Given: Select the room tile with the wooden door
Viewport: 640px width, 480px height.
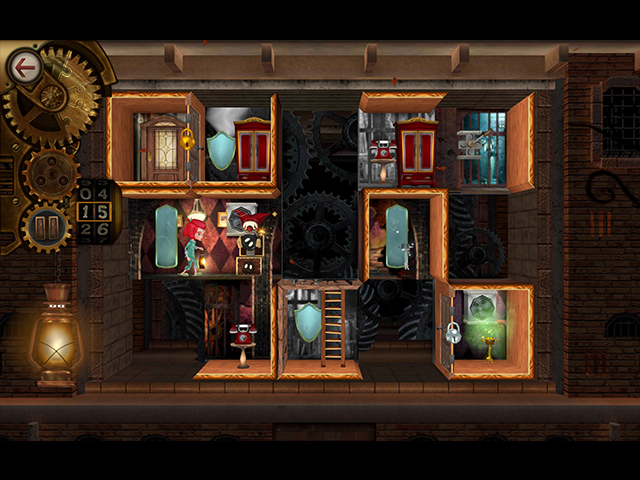Looking at the screenshot, I should (x=160, y=146).
